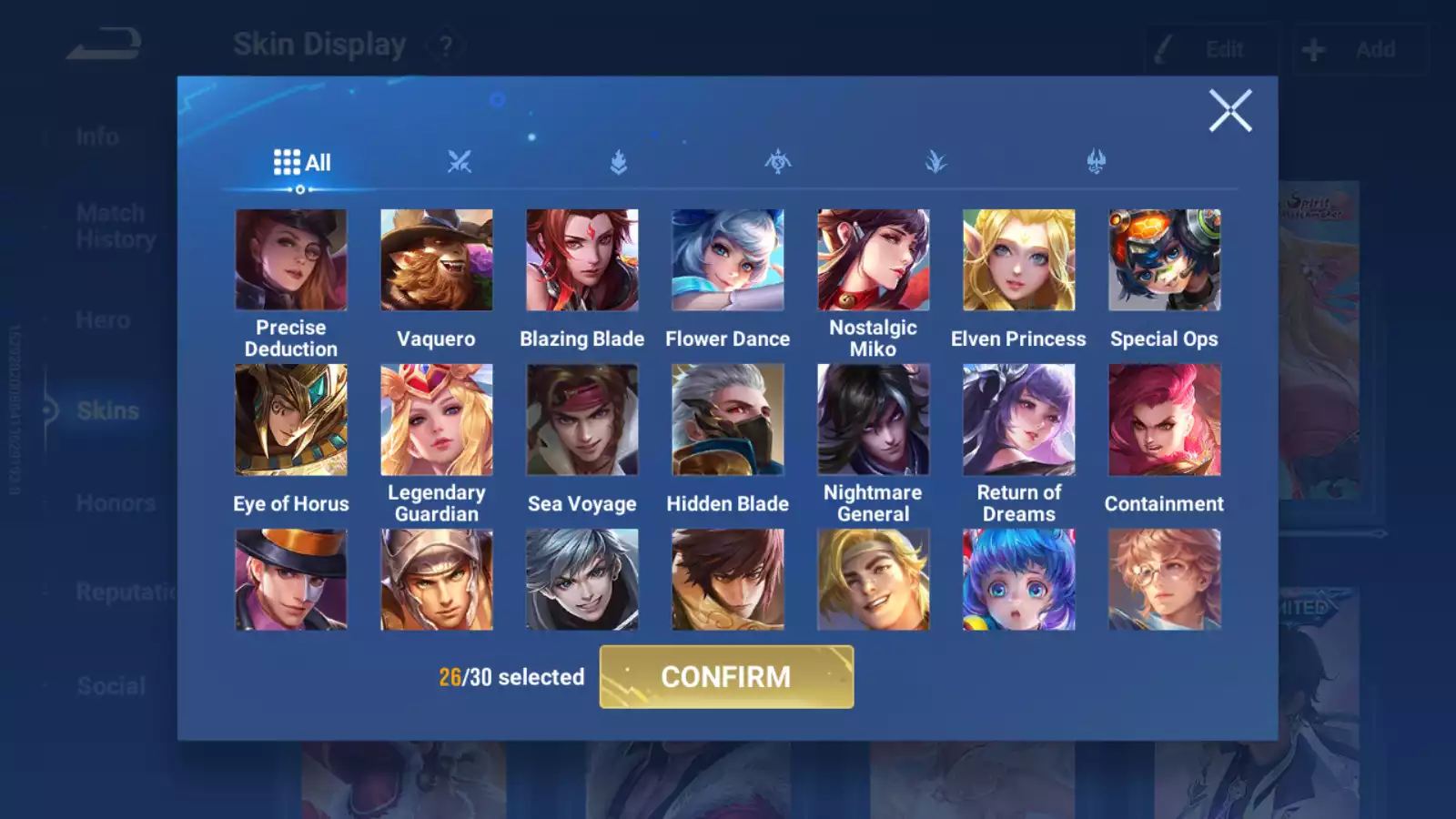Select the top-hat masked hero portrait
This screenshot has height=819, width=1456.
tap(291, 580)
